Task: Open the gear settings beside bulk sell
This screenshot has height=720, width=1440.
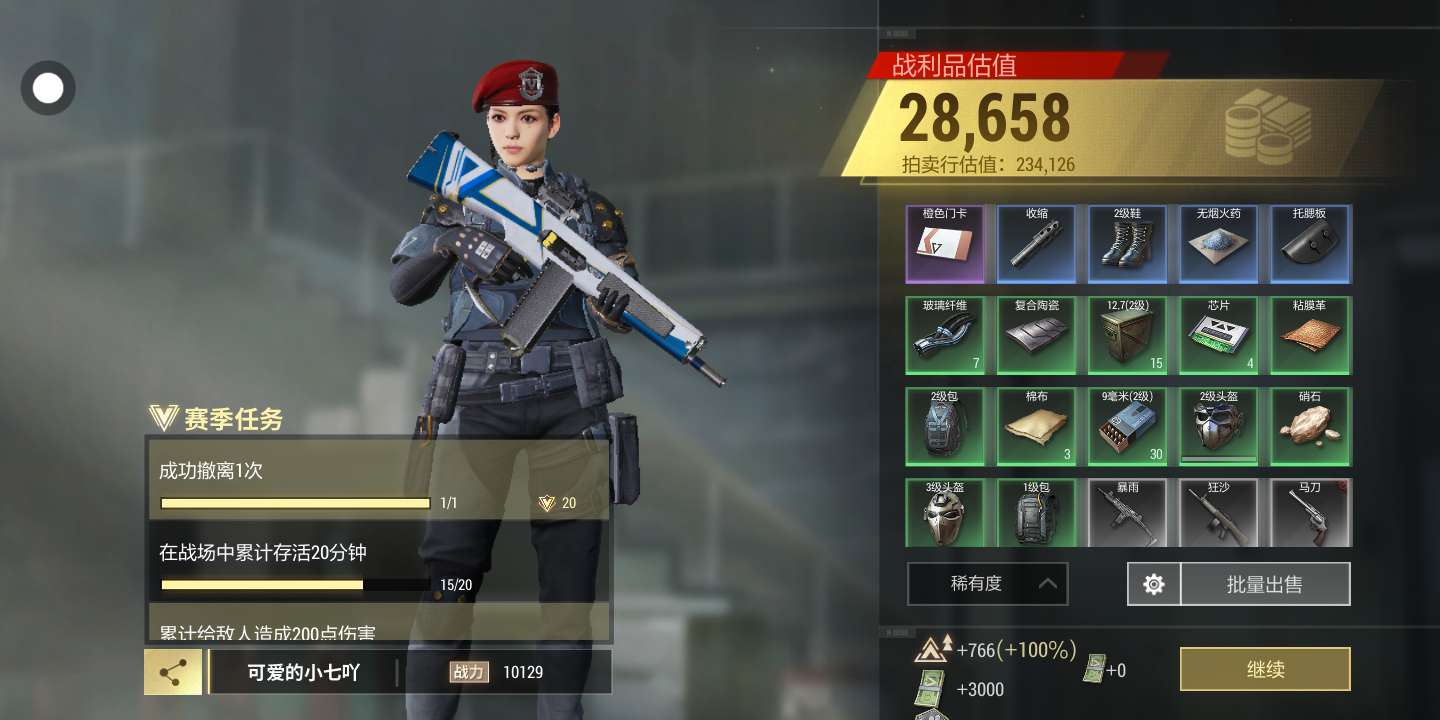Action: (1154, 584)
